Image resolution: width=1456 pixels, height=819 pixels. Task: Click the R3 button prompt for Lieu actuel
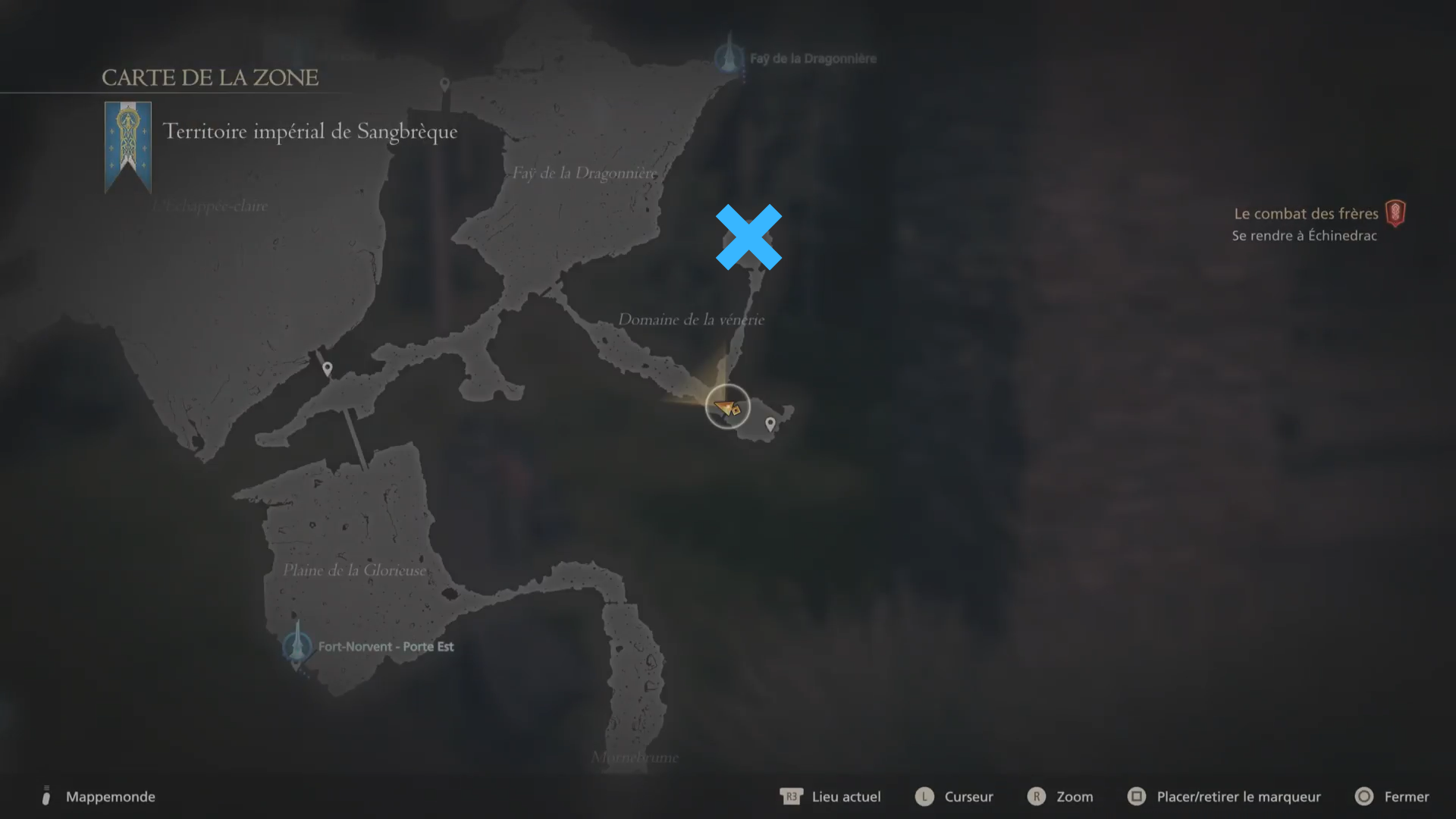[x=791, y=796]
